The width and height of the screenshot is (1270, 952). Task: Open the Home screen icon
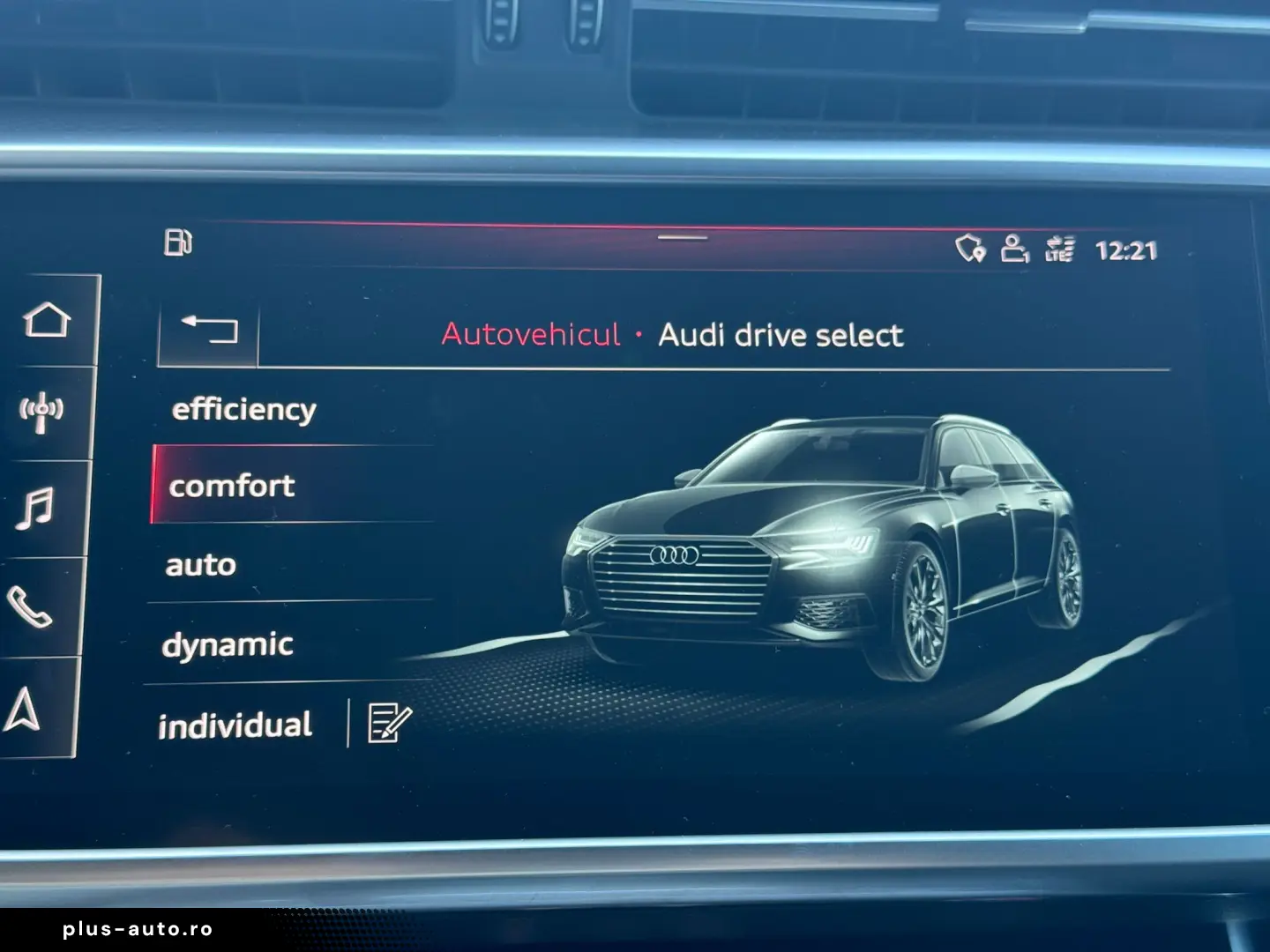click(x=49, y=321)
